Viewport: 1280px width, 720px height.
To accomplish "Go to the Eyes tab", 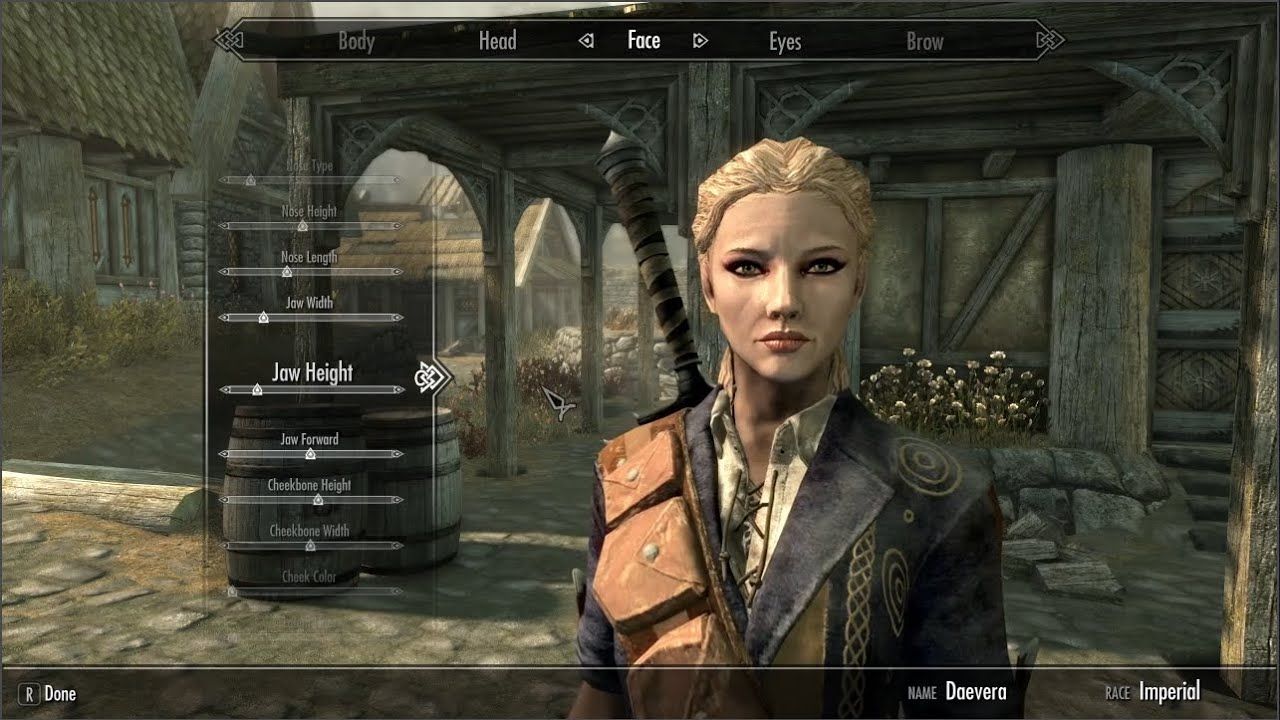I will pos(785,41).
